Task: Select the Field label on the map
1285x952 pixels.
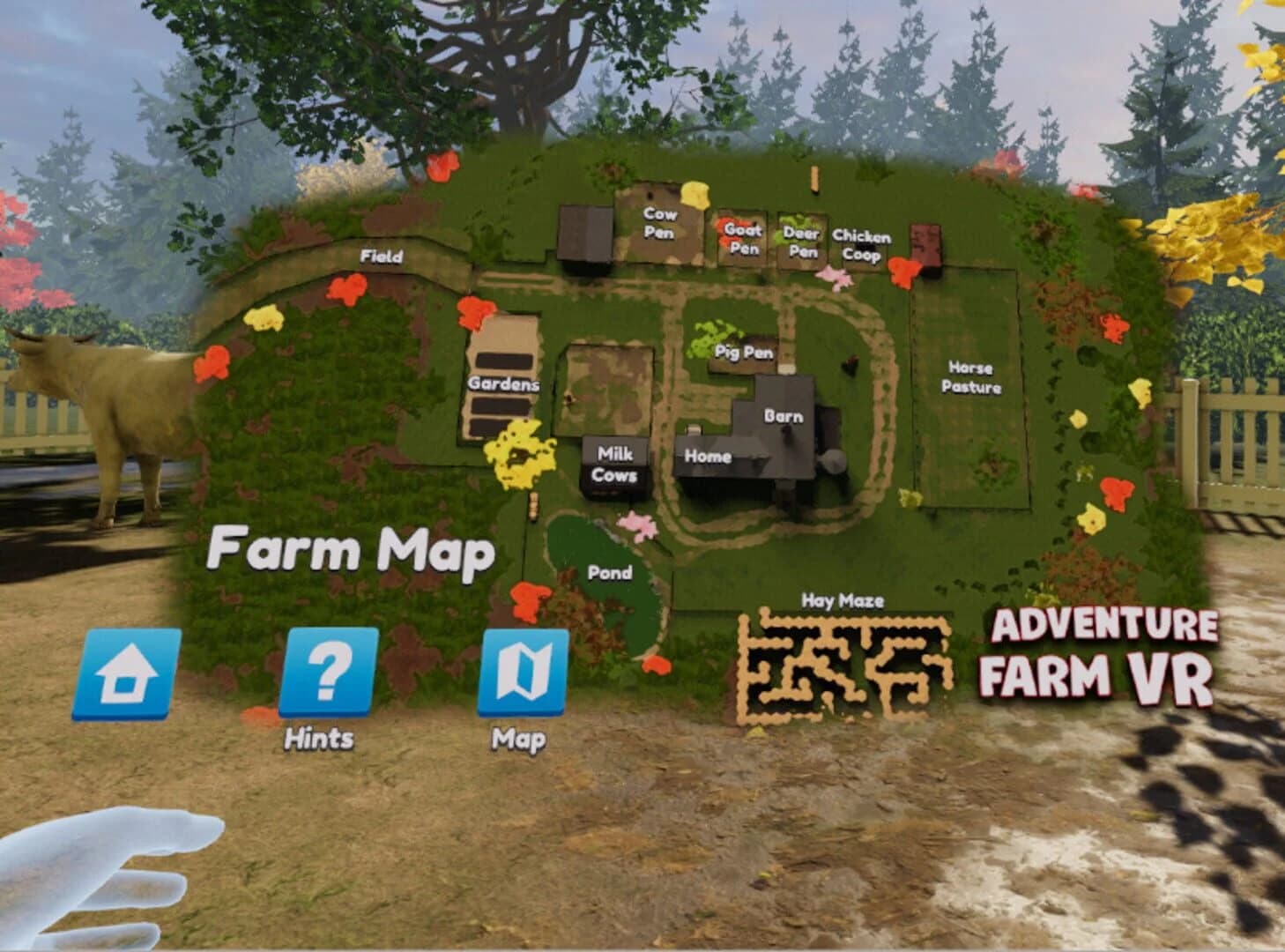Action: (x=381, y=257)
